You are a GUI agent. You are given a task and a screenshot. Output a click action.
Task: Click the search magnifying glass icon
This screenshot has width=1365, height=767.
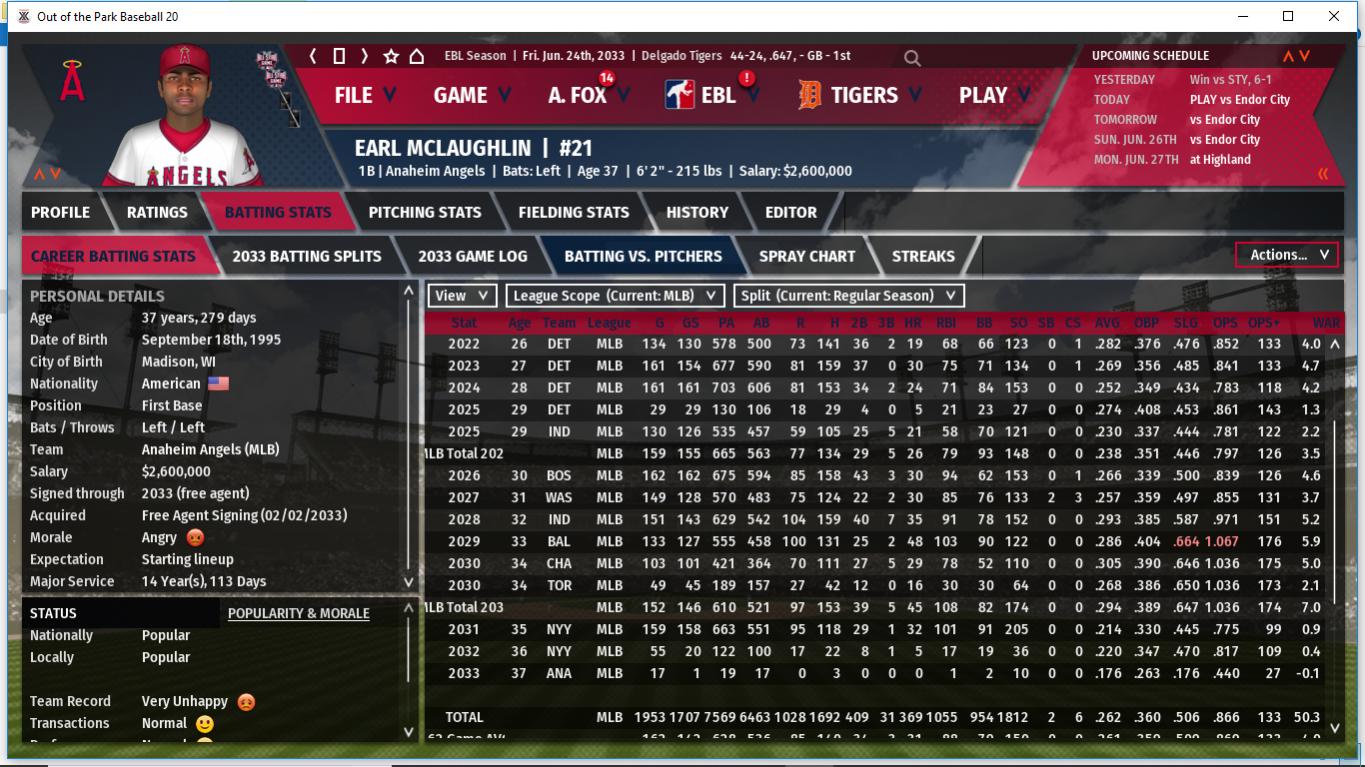pos(912,58)
